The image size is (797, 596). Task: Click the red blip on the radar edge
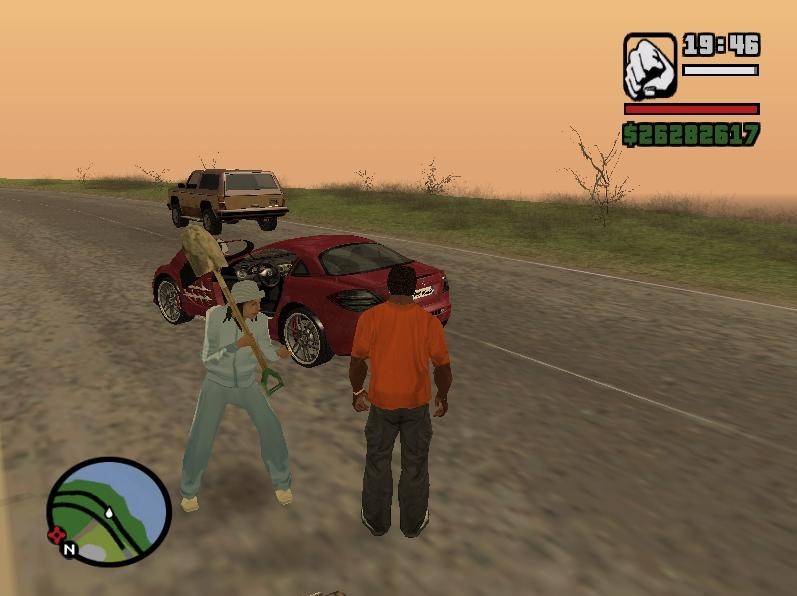coord(56,535)
